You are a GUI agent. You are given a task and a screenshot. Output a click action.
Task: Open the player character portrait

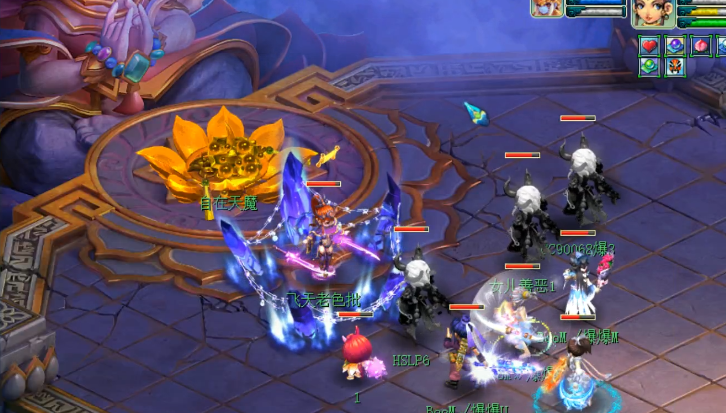[x=653, y=13]
